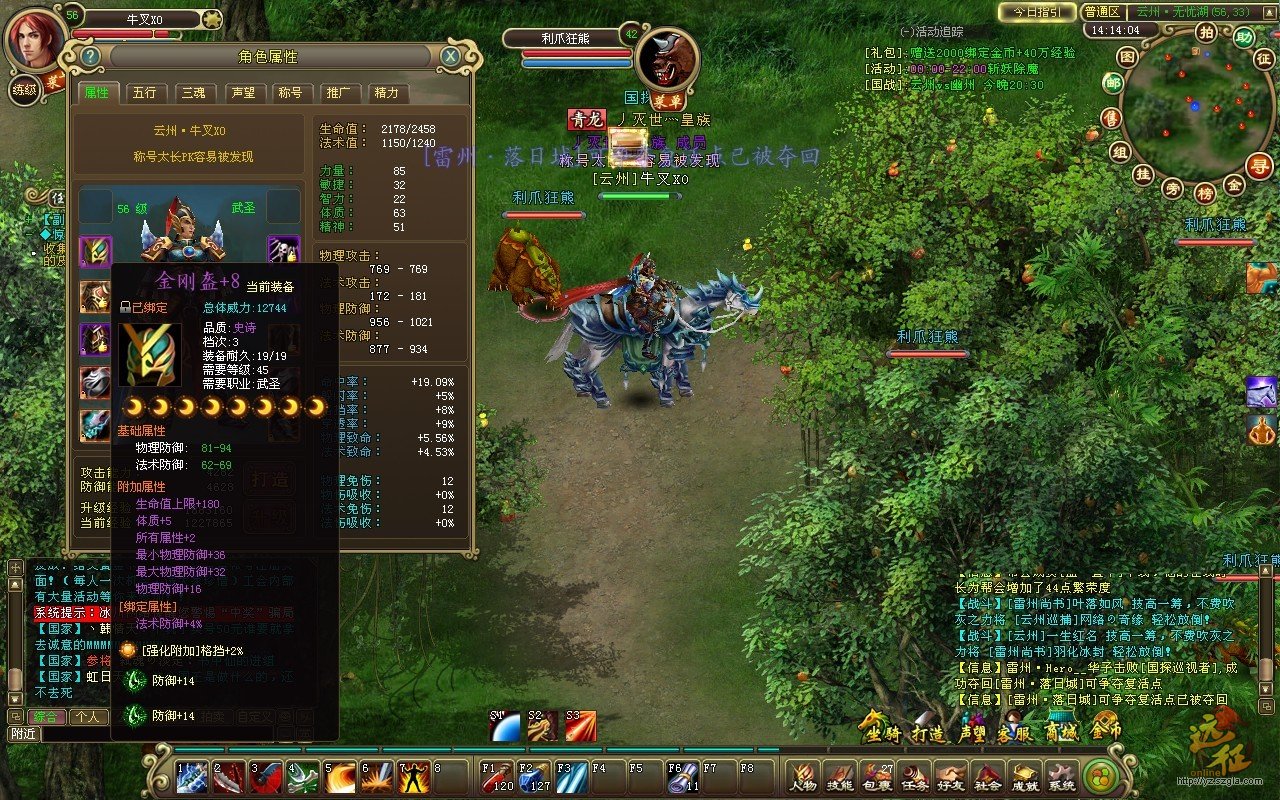
Task: Select the 综合 chat channel tab
Action: (x=46, y=717)
